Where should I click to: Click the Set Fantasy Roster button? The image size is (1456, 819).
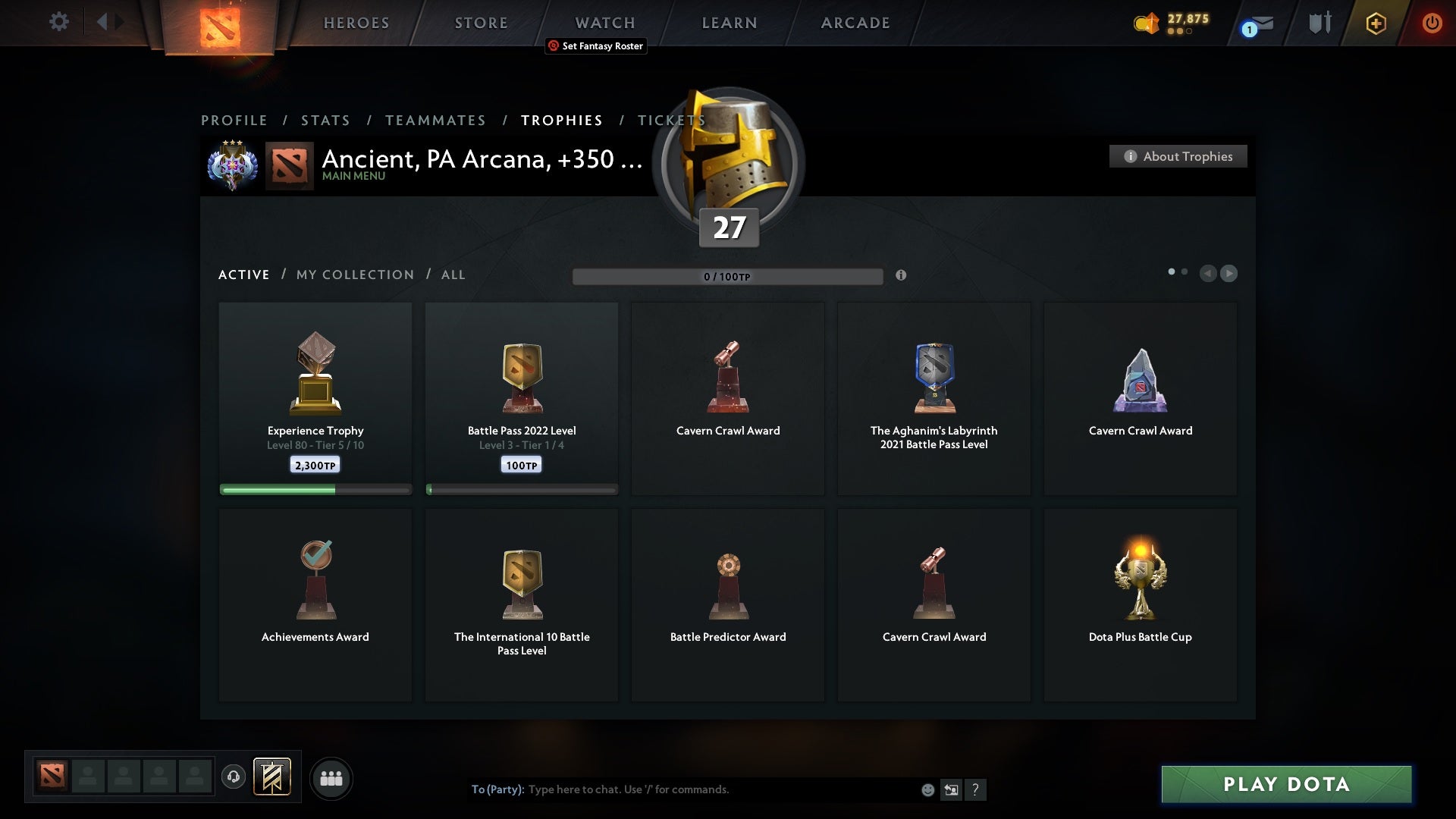pos(596,46)
